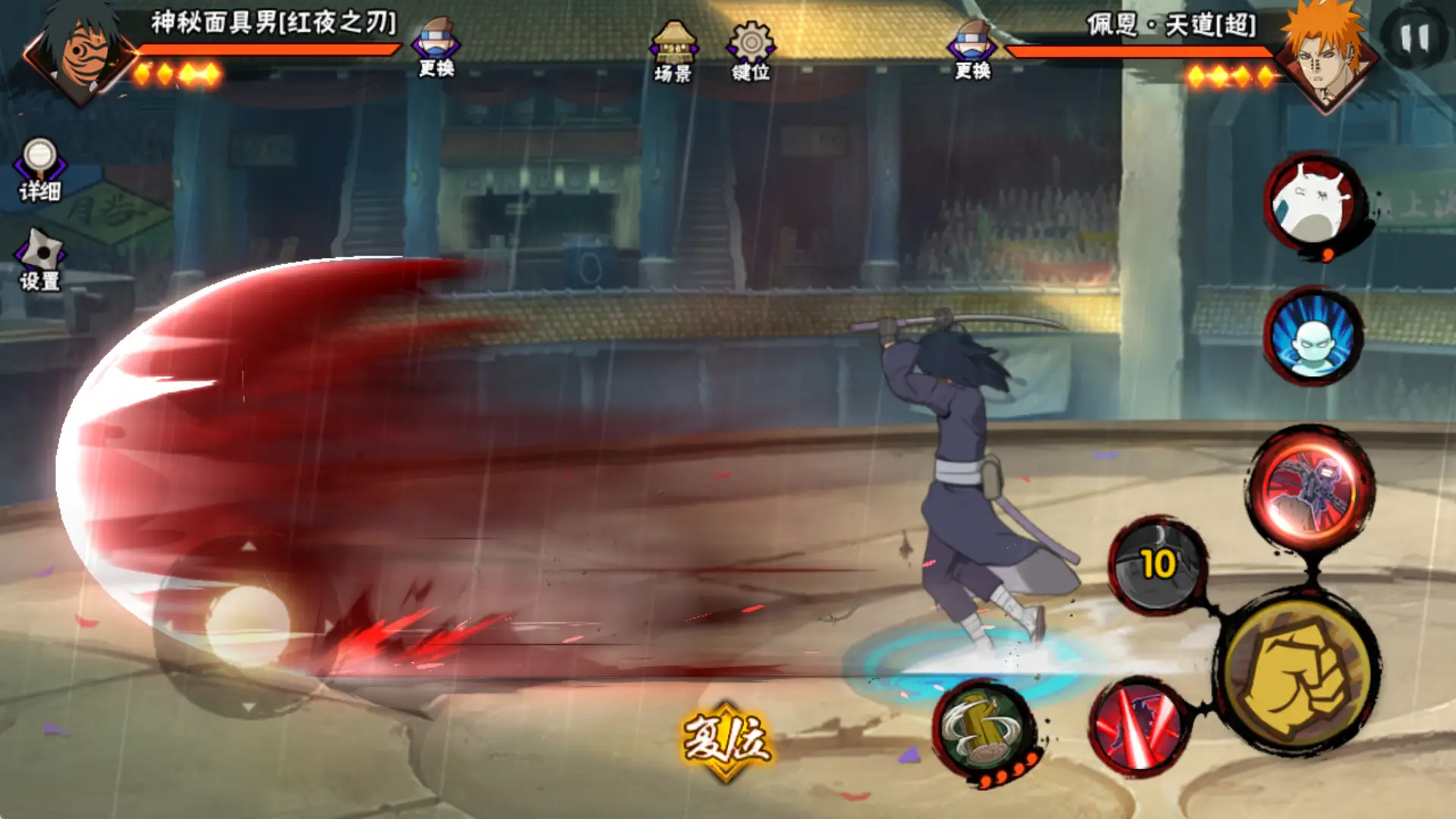This screenshot has height=819, width=1456.
Task: Tap the 复位 reset button
Action: pyautogui.click(x=726, y=739)
